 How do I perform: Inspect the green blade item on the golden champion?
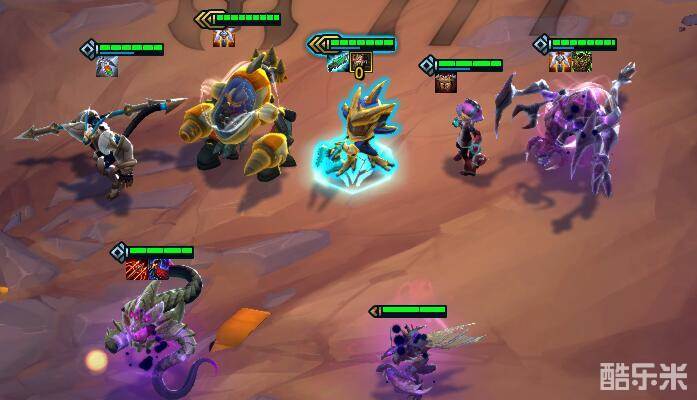click(340, 63)
